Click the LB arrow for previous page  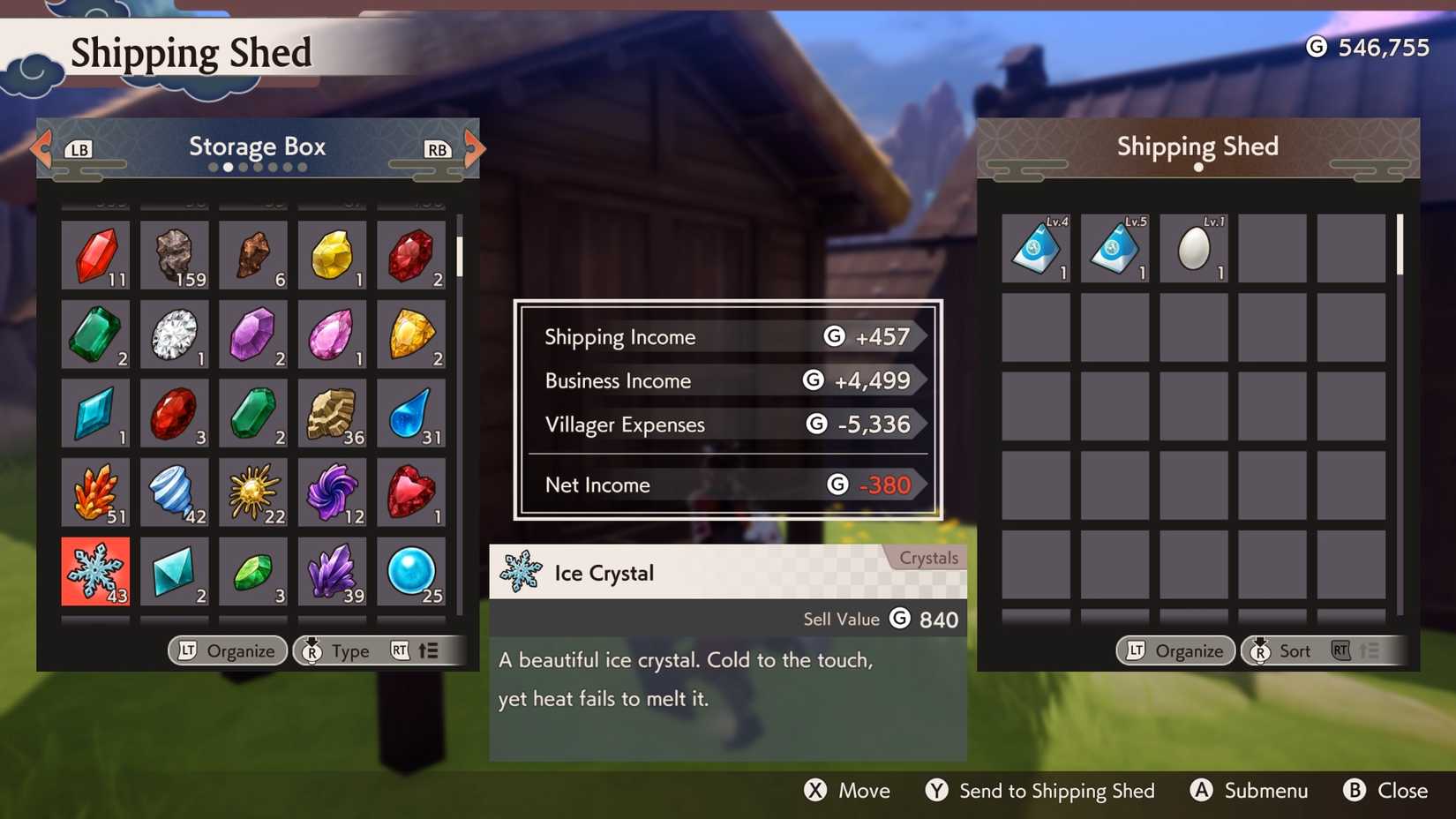(x=40, y=148)
